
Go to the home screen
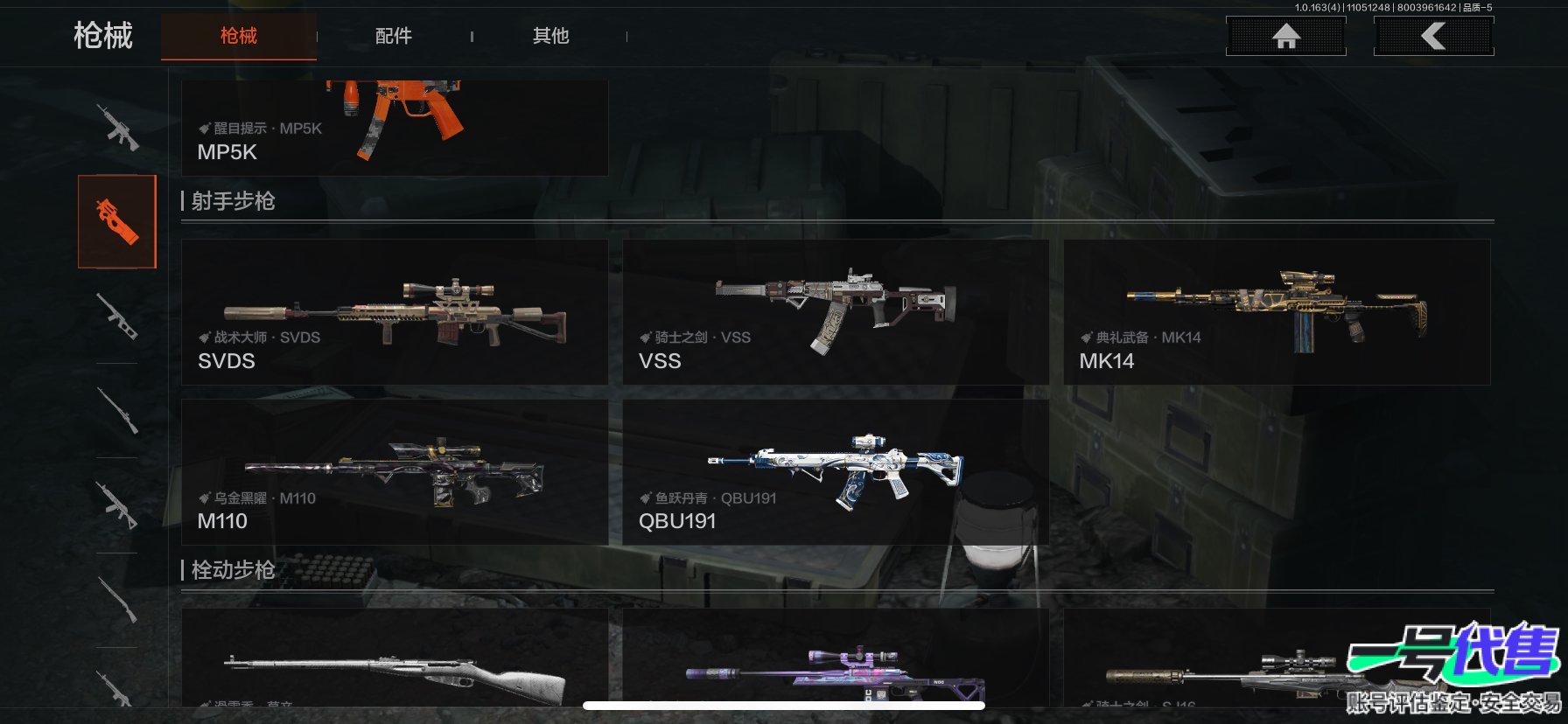tap(1285, 37)
